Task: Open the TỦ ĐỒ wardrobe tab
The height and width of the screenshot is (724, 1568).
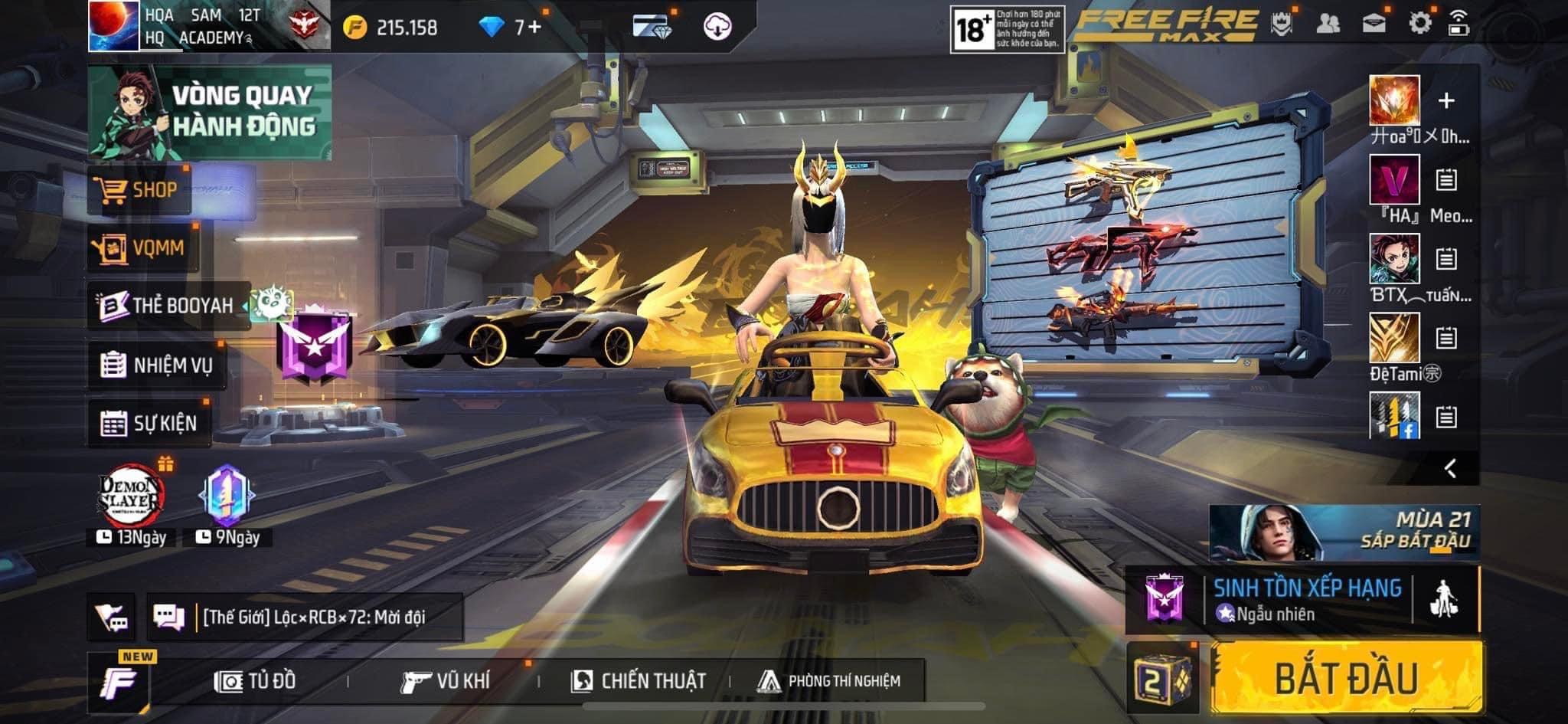Action: pos(256,680)
